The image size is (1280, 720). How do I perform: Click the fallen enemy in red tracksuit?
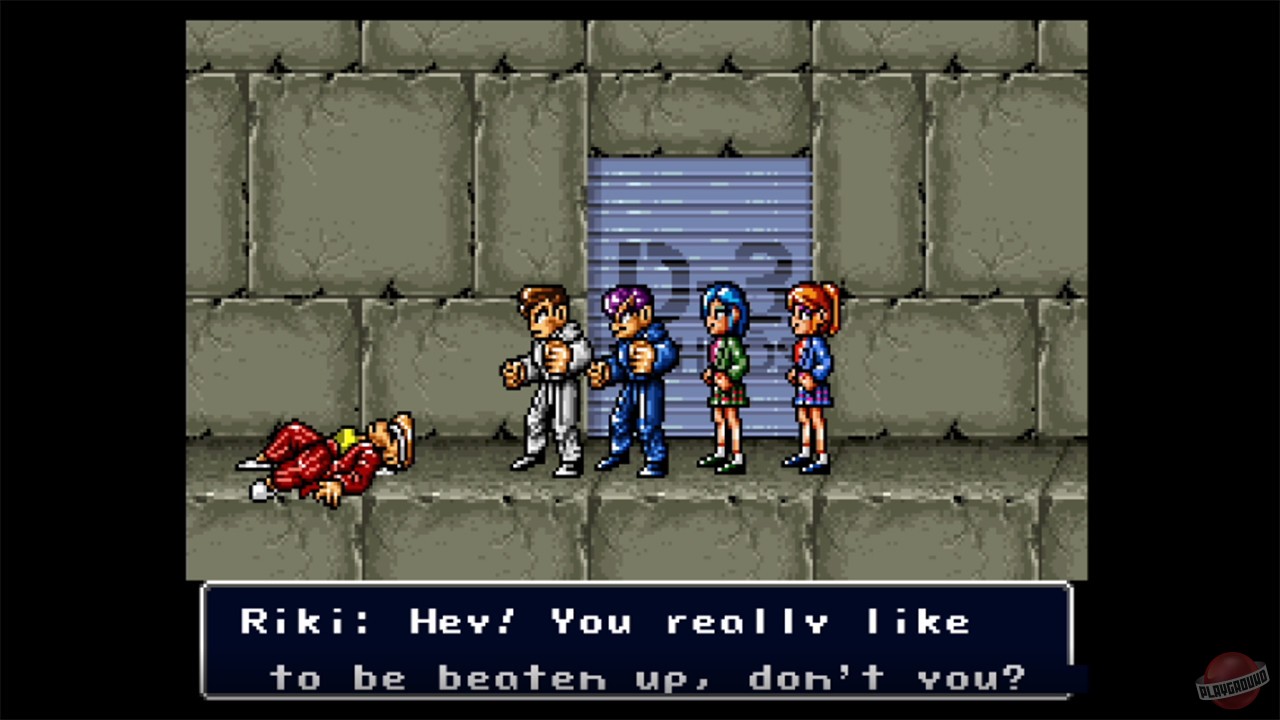(330, 450)
